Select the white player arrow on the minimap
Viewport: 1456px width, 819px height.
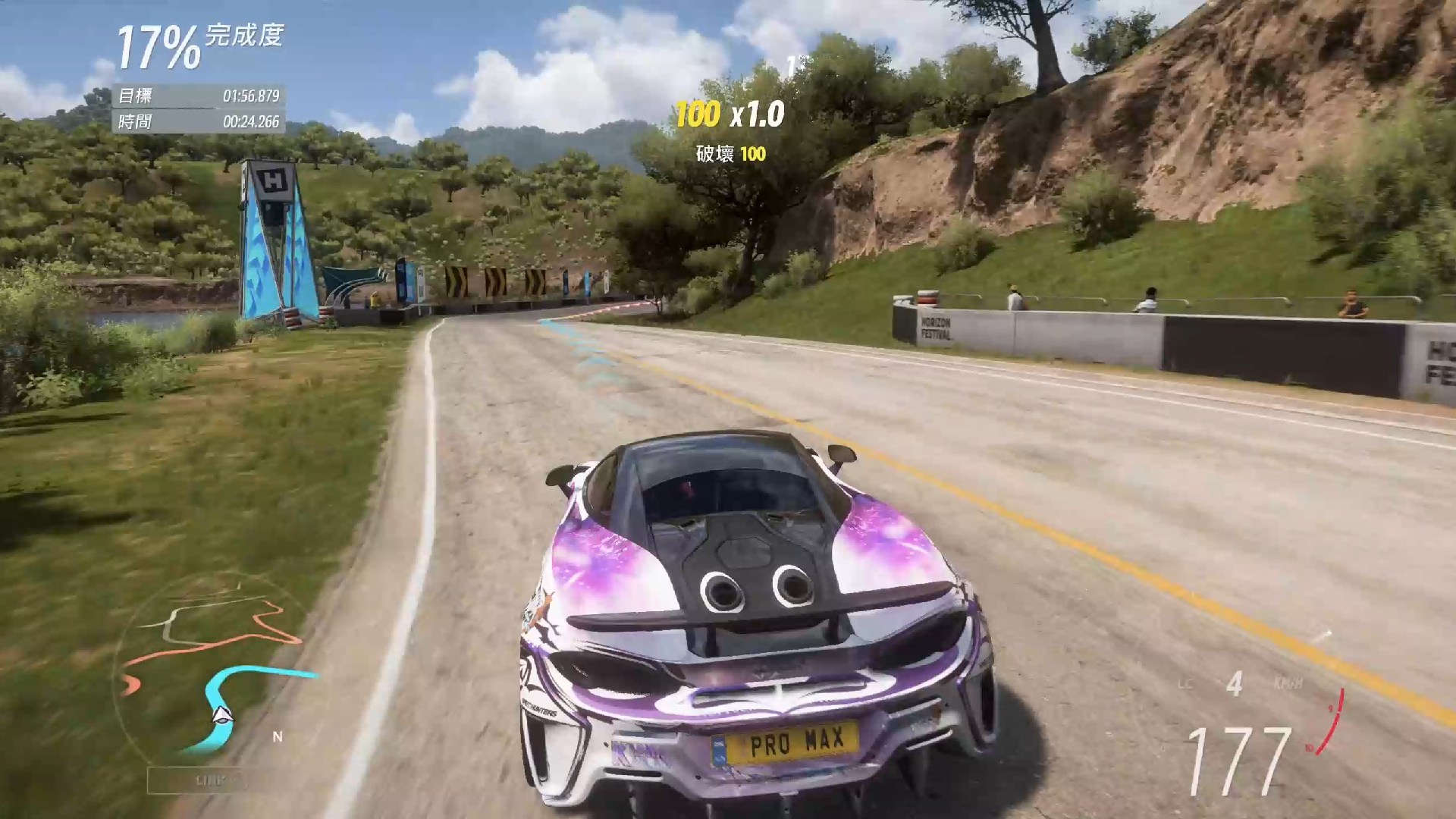(x=221, y=714)
